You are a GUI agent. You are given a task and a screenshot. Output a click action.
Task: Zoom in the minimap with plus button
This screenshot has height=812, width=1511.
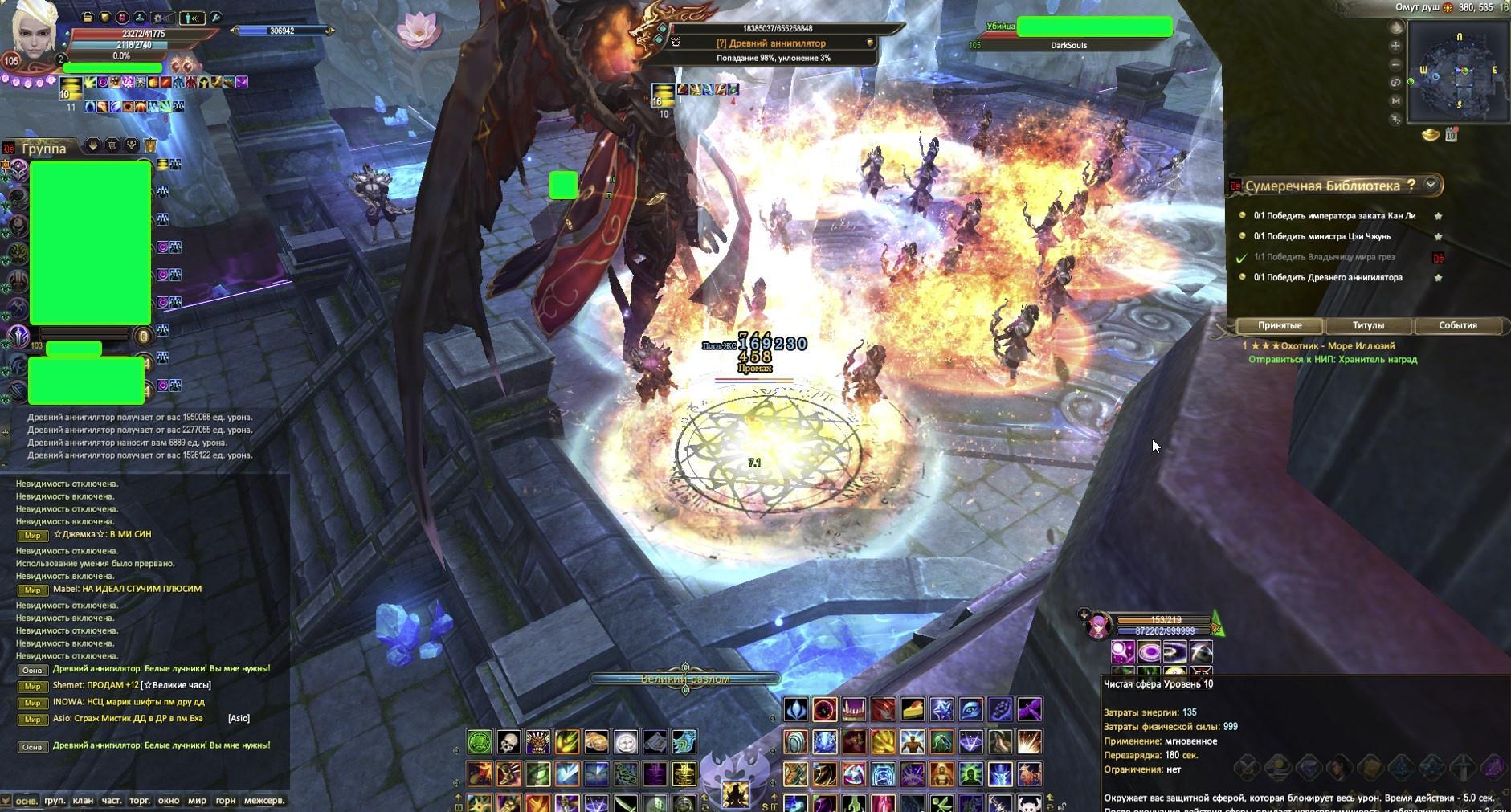[x=1395, y=46]
